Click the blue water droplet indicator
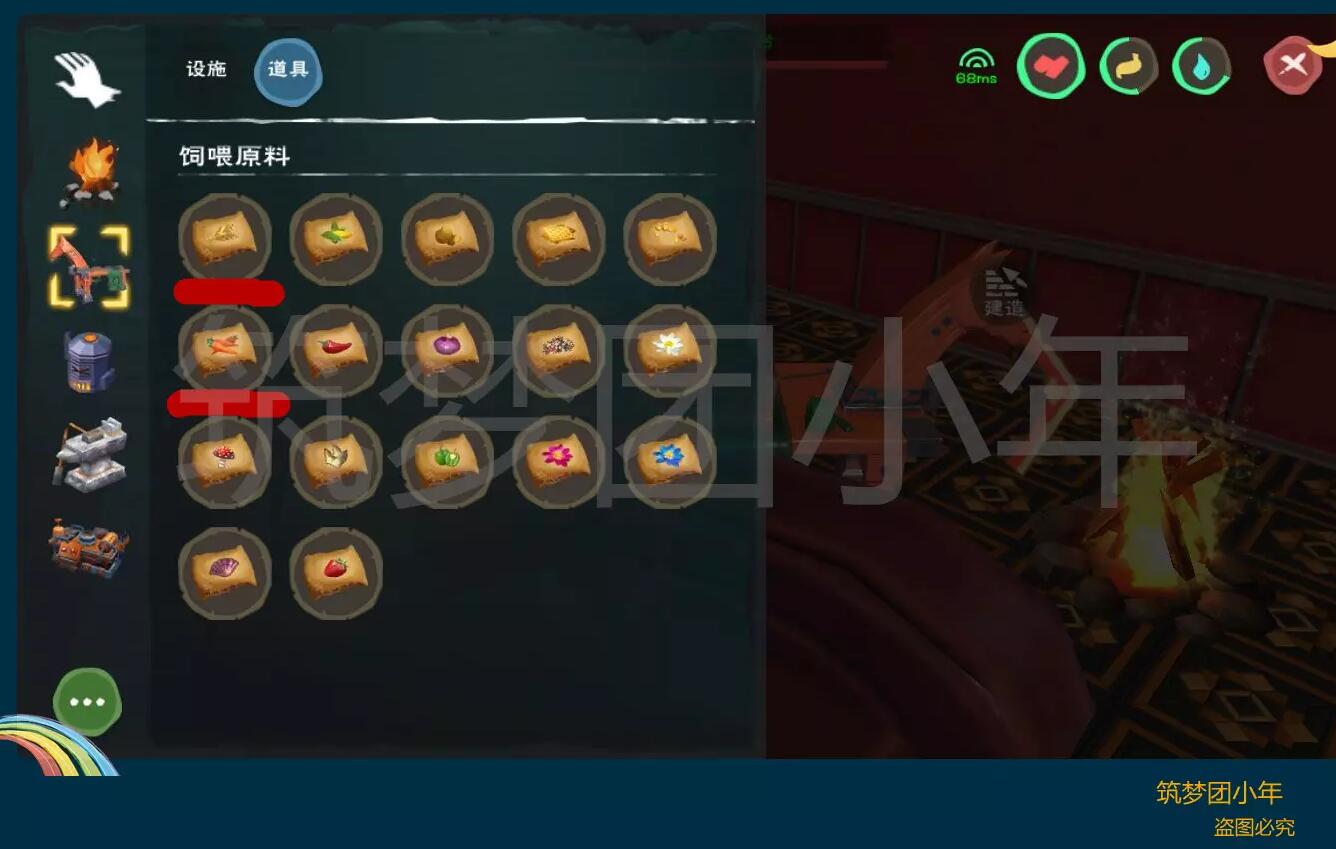The image size is (1336, 849). tap(1201, 67)
